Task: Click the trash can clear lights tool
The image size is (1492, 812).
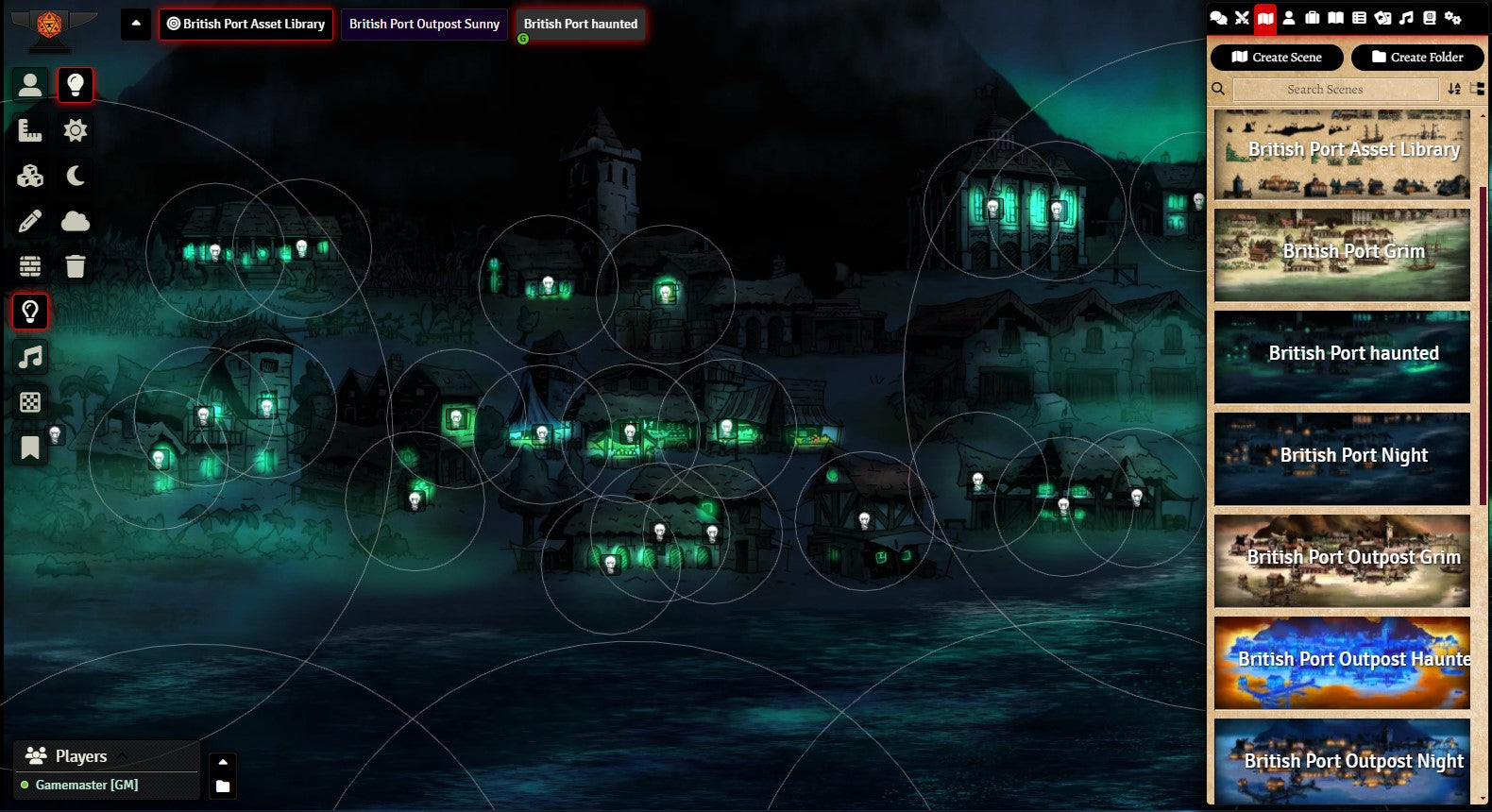Action: point(76,266)
